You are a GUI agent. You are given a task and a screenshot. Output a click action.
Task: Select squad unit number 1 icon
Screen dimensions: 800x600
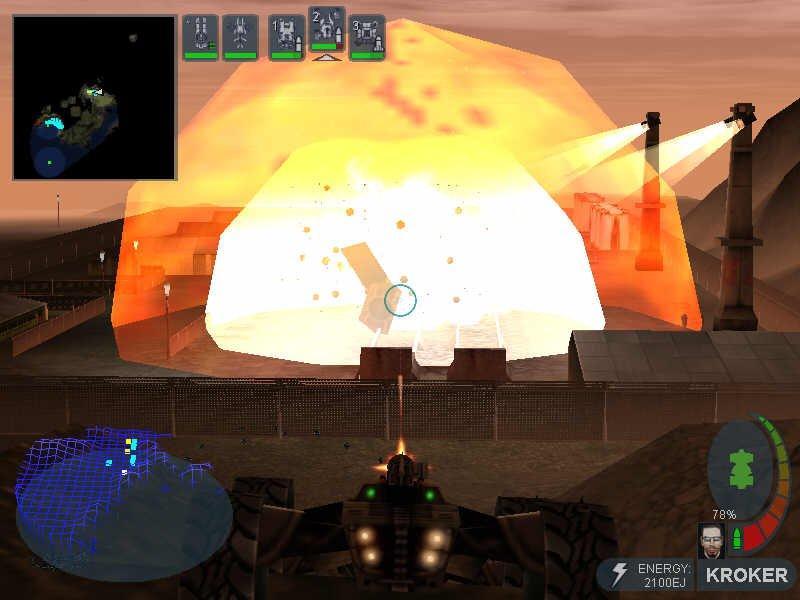[x=287, y=35]
